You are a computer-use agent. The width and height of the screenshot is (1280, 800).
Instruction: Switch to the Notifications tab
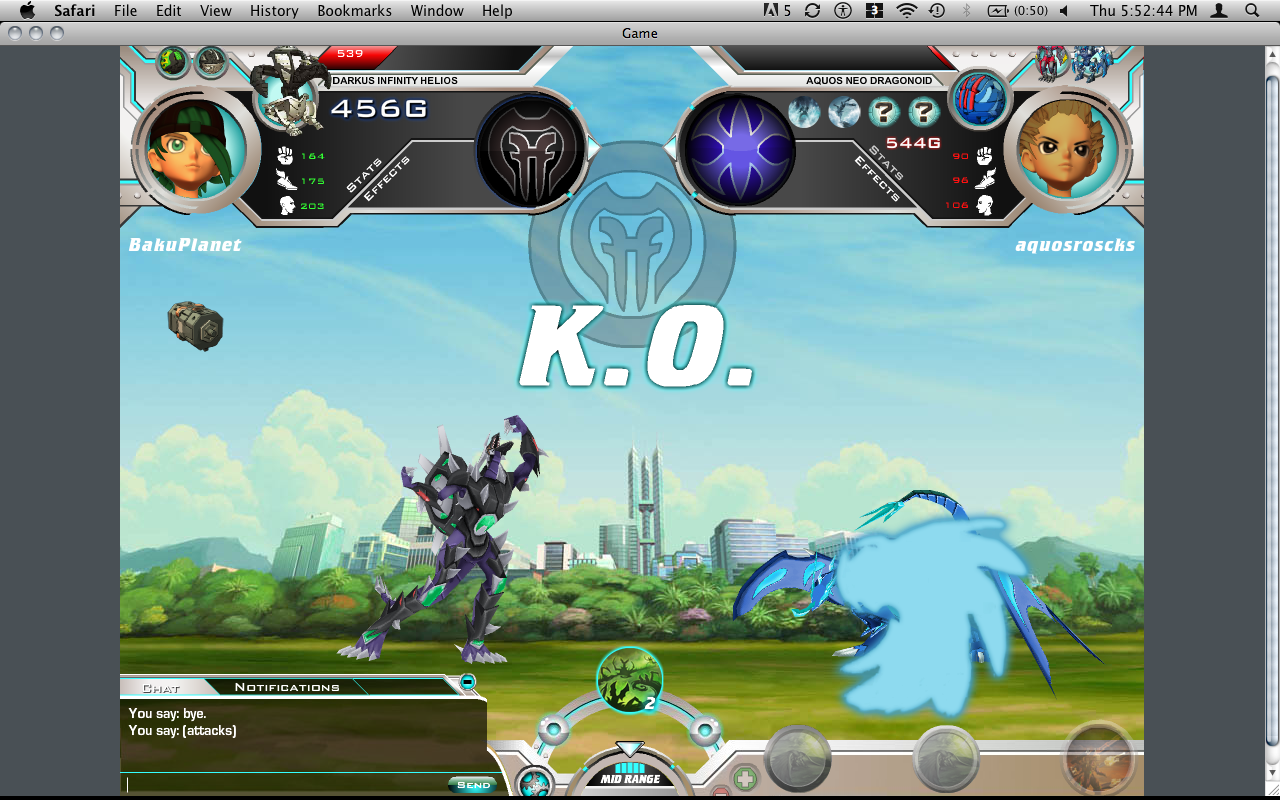point(287,687)
